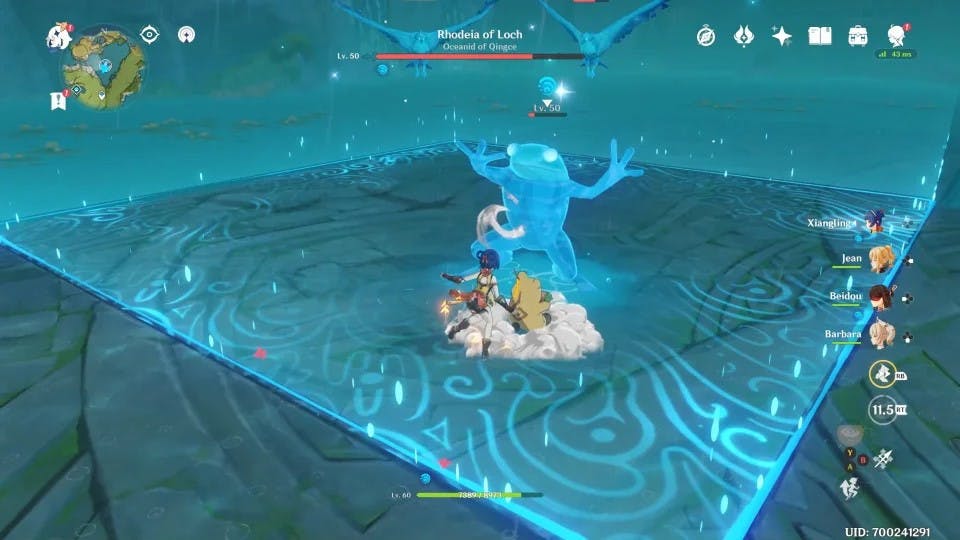Switch to Jean in the party
Image resolution: width=960 pixels, height=540 pixels.
[880, 259]
